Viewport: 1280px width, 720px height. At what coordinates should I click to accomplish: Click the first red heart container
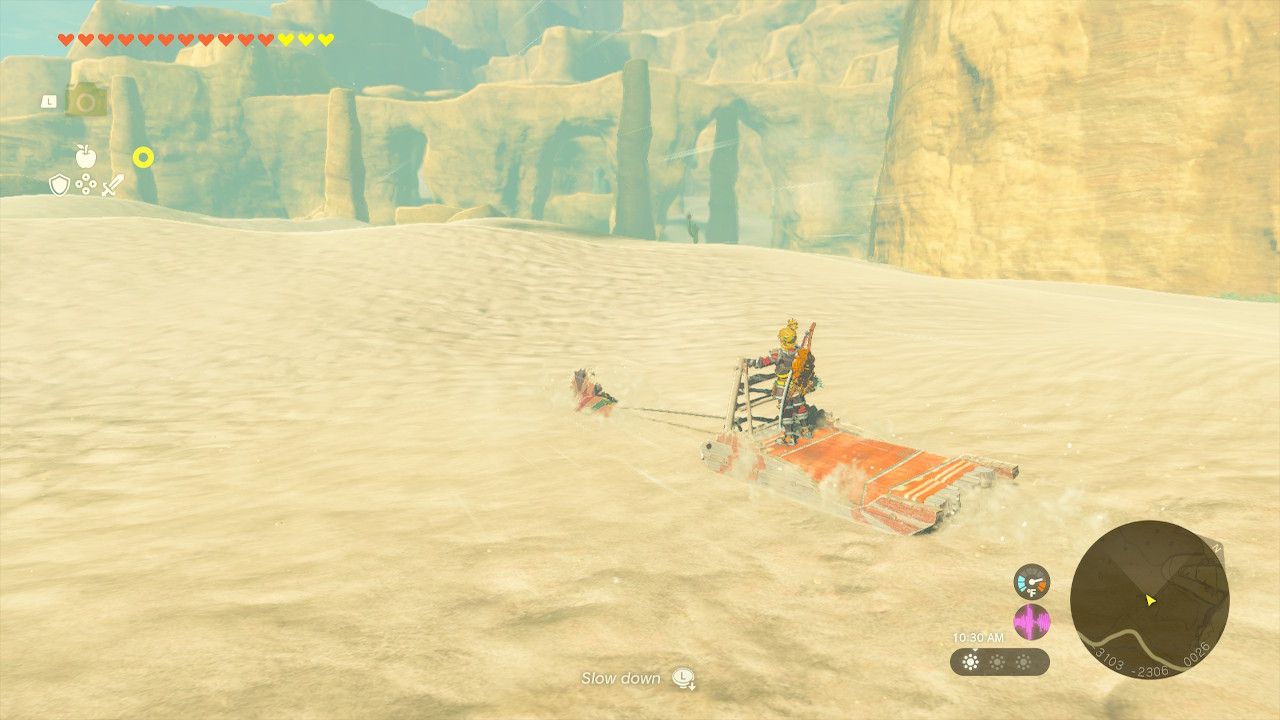click(66, 39)
